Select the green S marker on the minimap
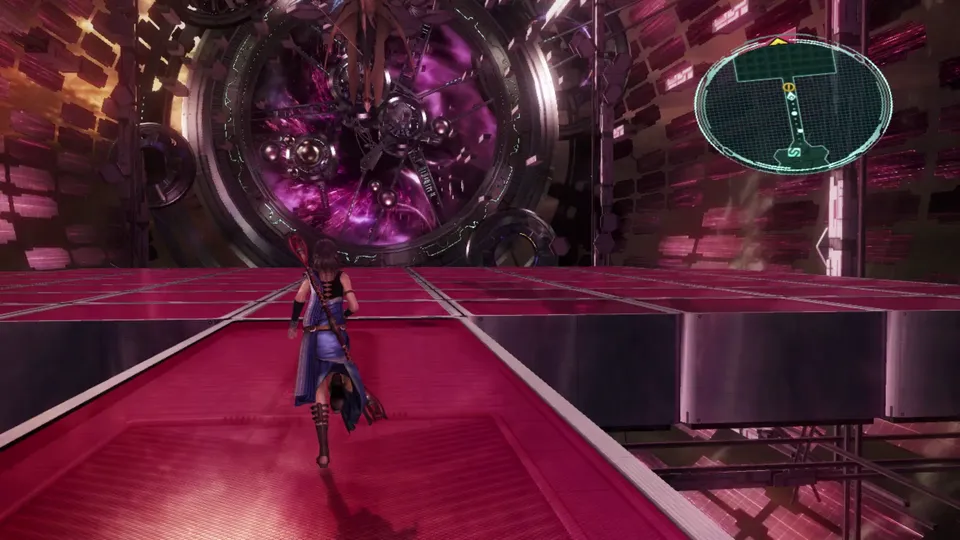960x540 pixels. [795, 154]
